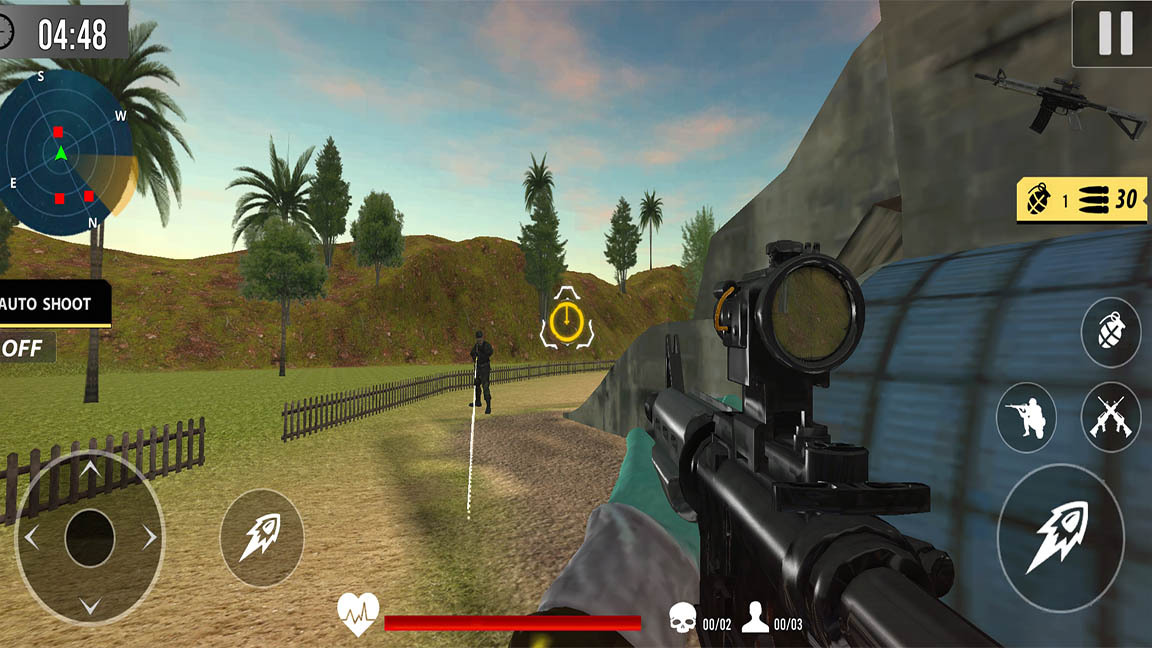Swap weapons using the crossed rifles button
Screen dimensions: 1152x648
pos(1110,417)
